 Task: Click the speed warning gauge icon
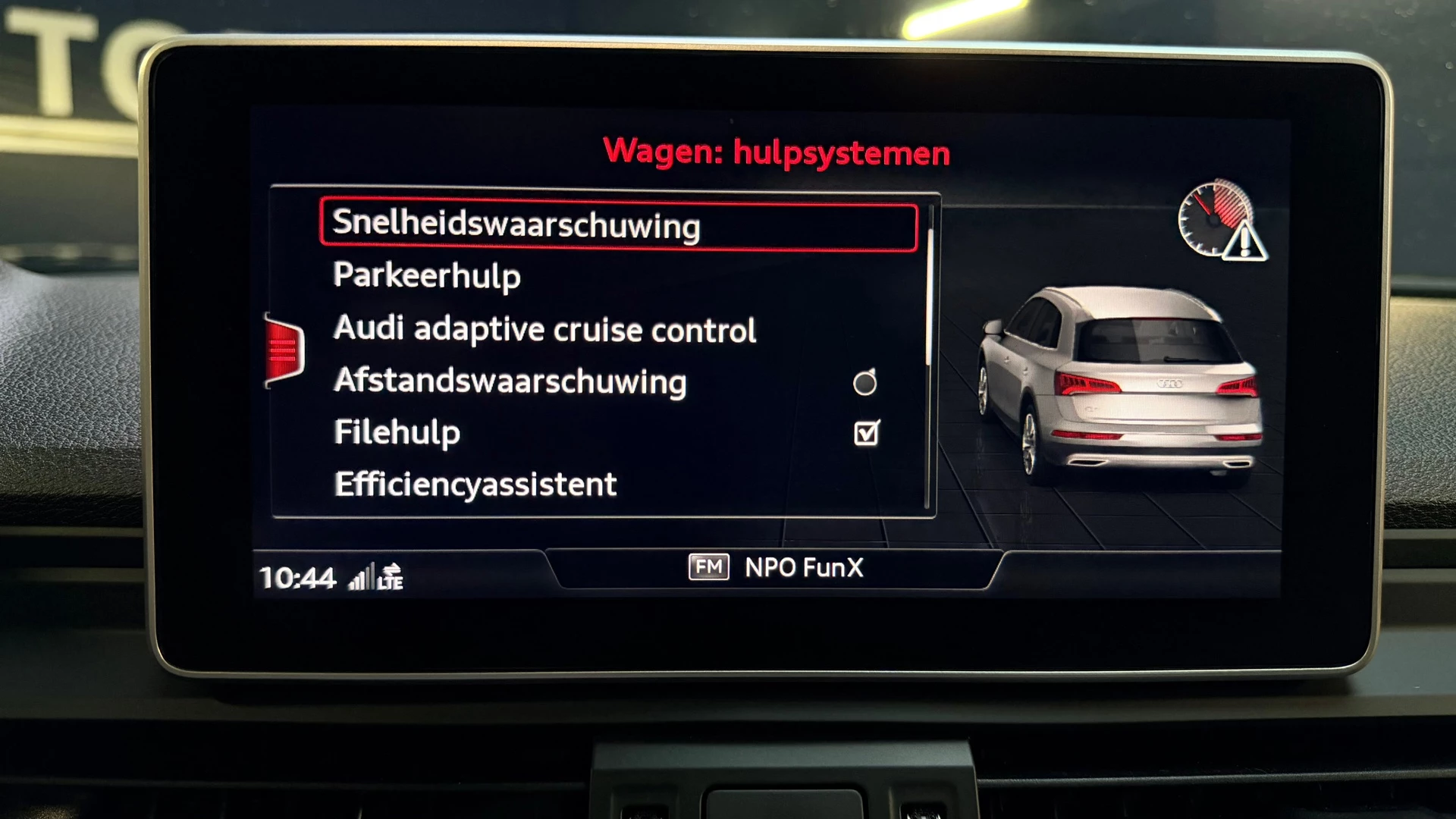[x=1214, y=220]
